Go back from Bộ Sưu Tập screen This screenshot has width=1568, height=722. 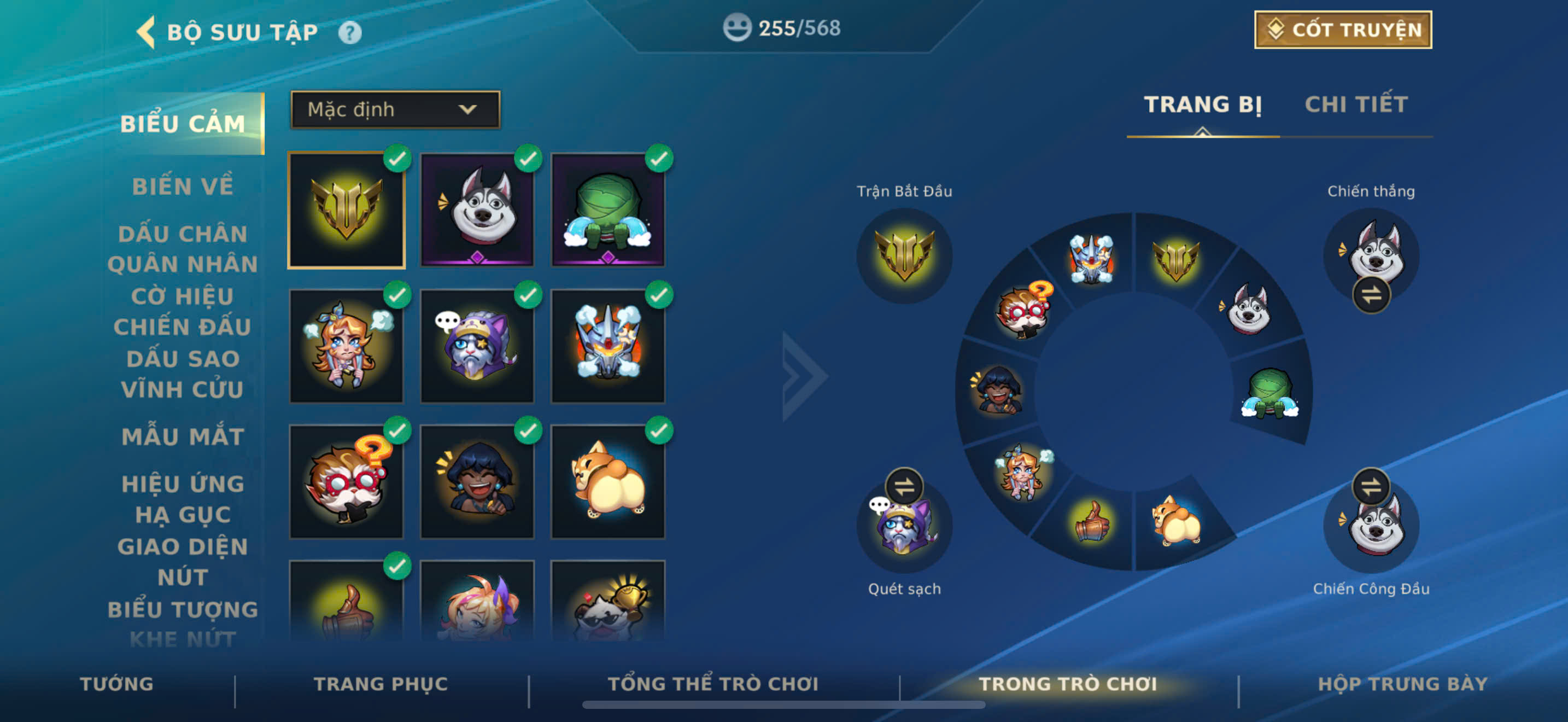[146, 32]
